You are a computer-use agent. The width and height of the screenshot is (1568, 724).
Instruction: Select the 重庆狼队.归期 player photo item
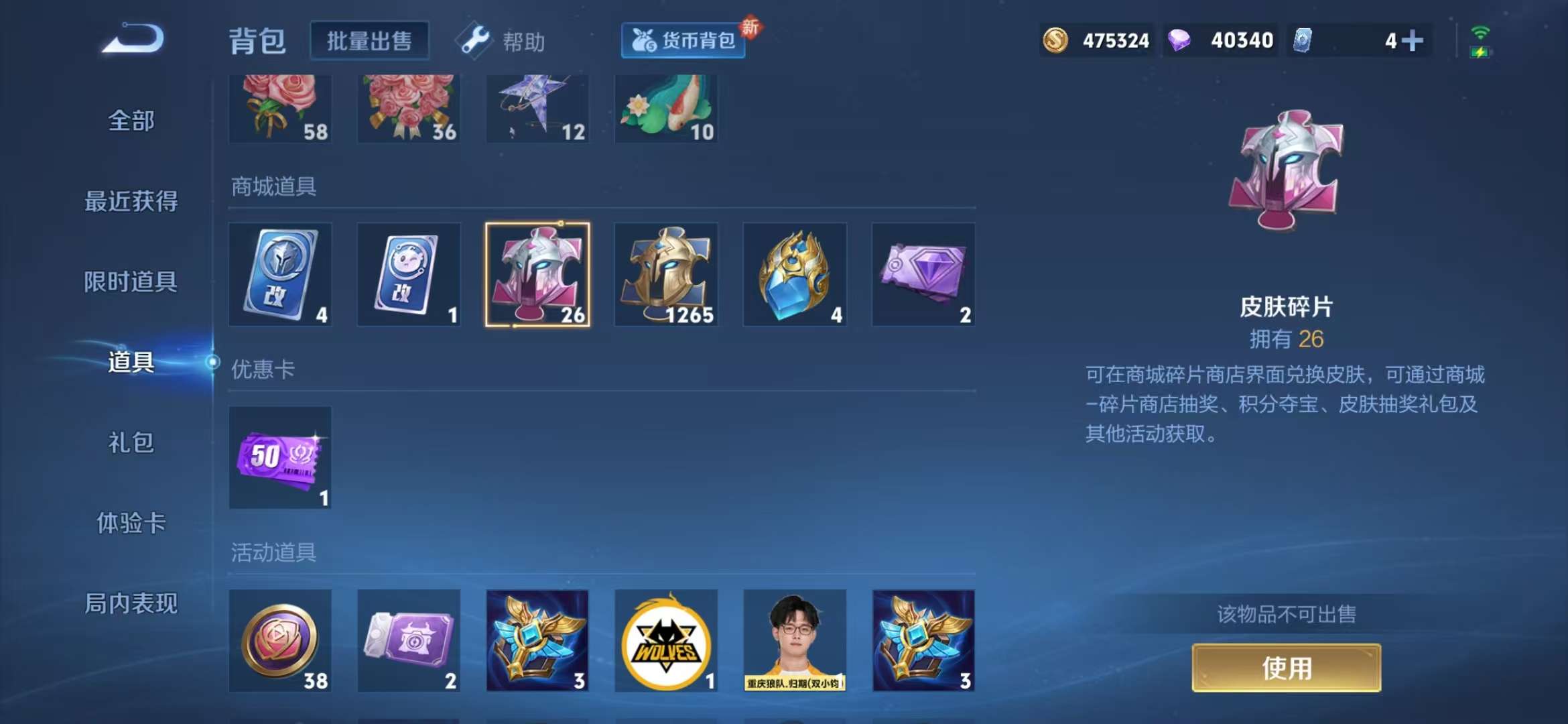pyautogui.click(x=795, y=642)
